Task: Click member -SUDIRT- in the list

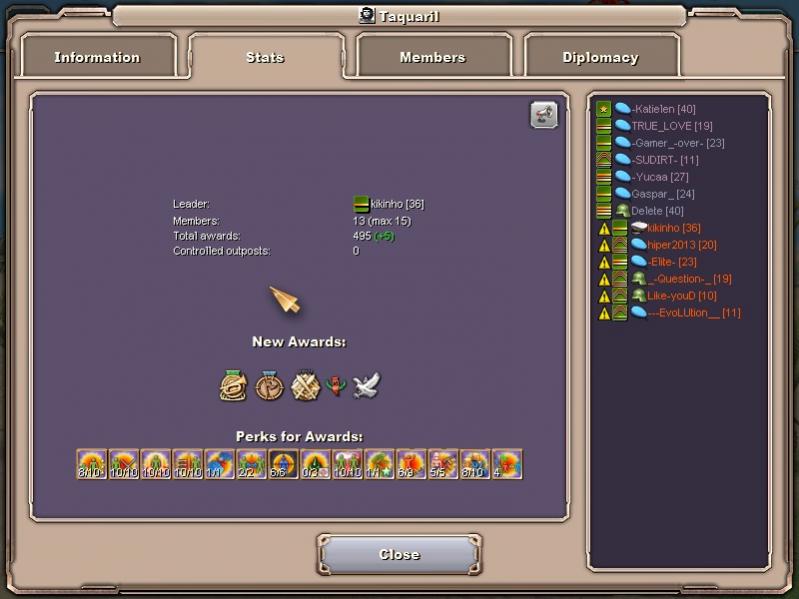Action: (664, 160)
